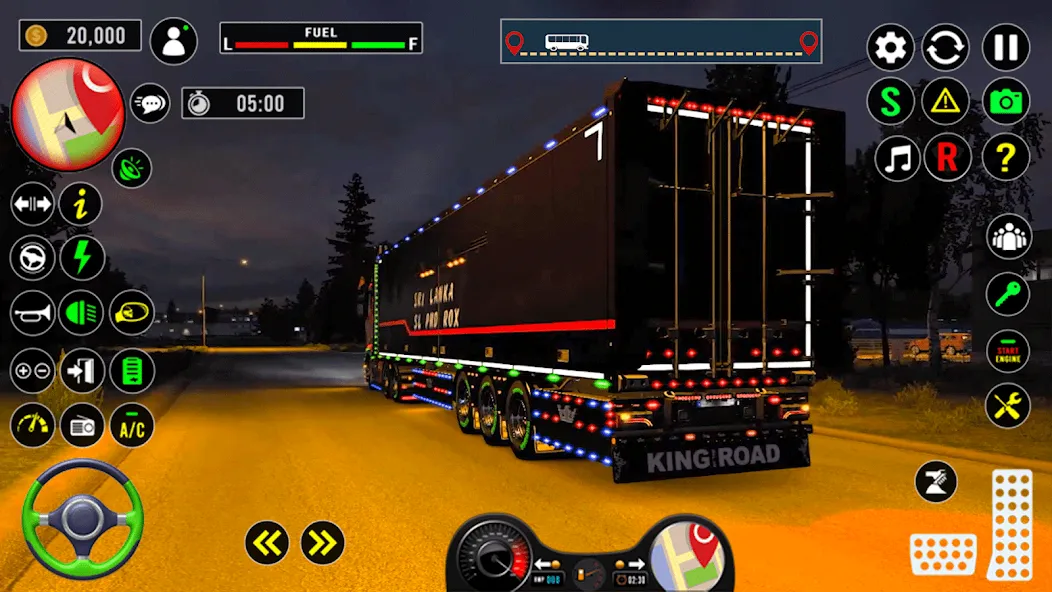The height and width of the screenshot is (592, 1052).
Task: Open the gear settings menu
Action: point(890,47)
